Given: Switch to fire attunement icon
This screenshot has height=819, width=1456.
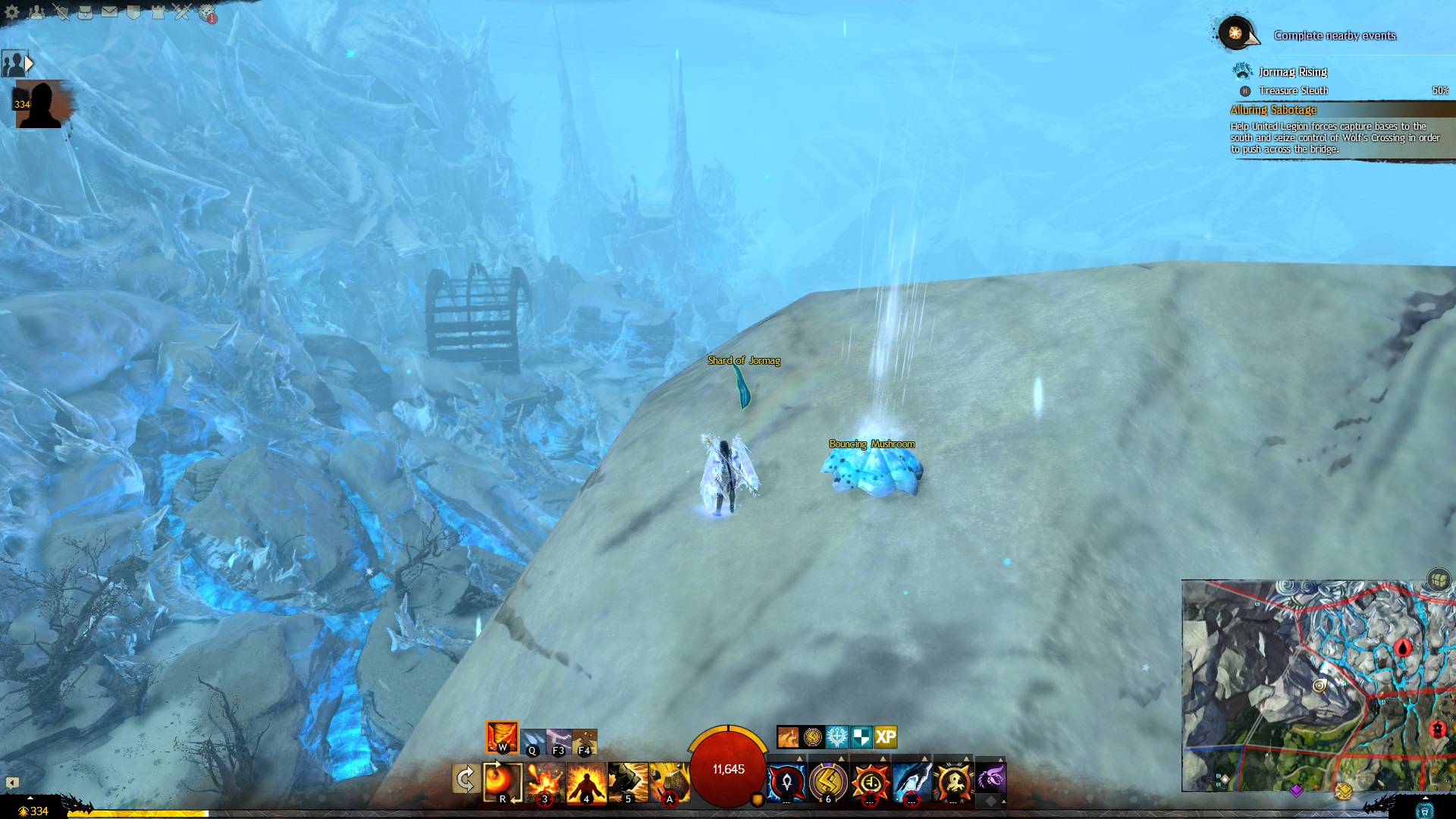Looking at the screenshot, I should click(x=501, y=736).
